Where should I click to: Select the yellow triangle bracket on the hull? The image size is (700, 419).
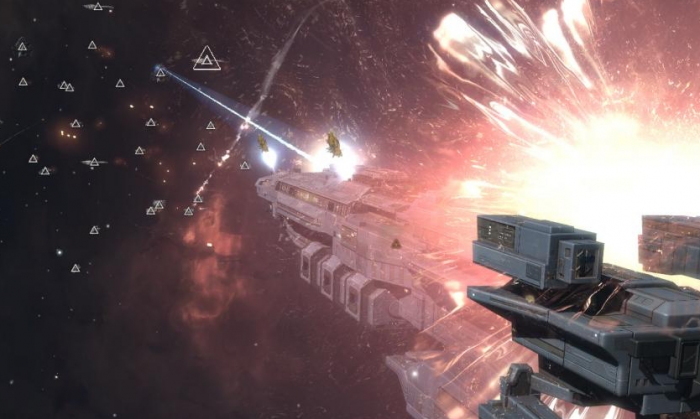[x=396, y=243]
